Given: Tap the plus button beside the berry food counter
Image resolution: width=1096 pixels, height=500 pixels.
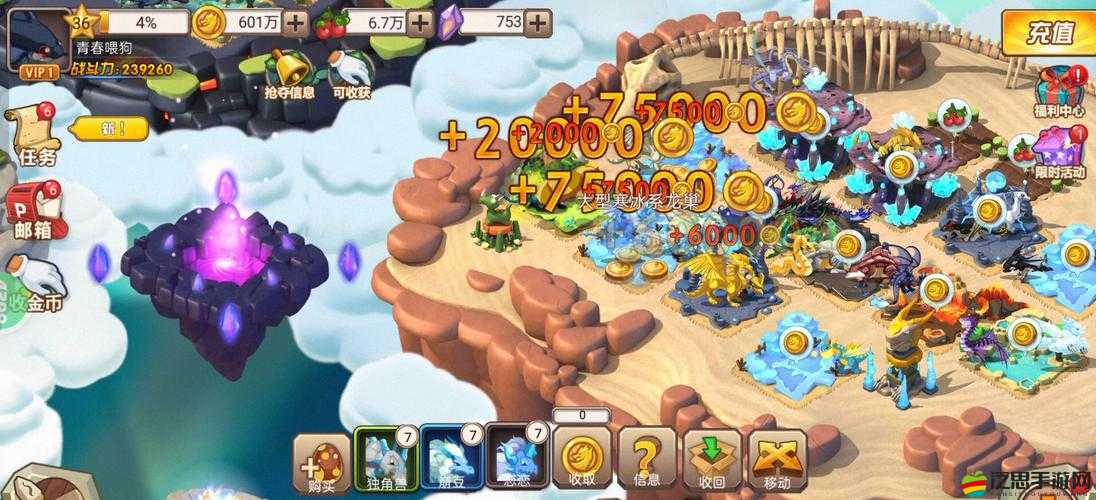Looking at the screenshot, I should pyautogui.click(x=422, y=21).
